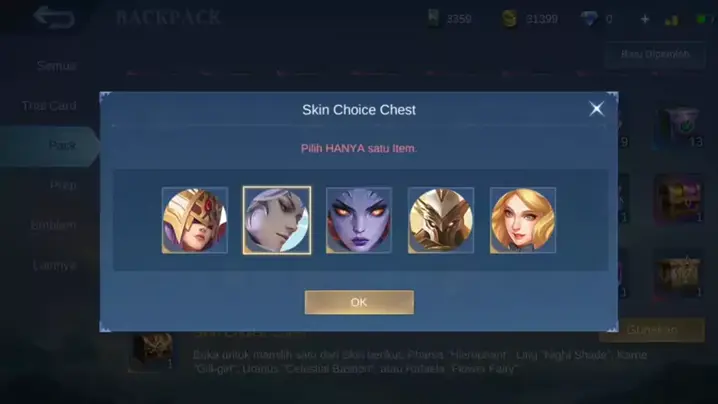This screenshot has width=718, height=404.
Task: Switch to the Pack tab
Action: (x=62, y=146)
